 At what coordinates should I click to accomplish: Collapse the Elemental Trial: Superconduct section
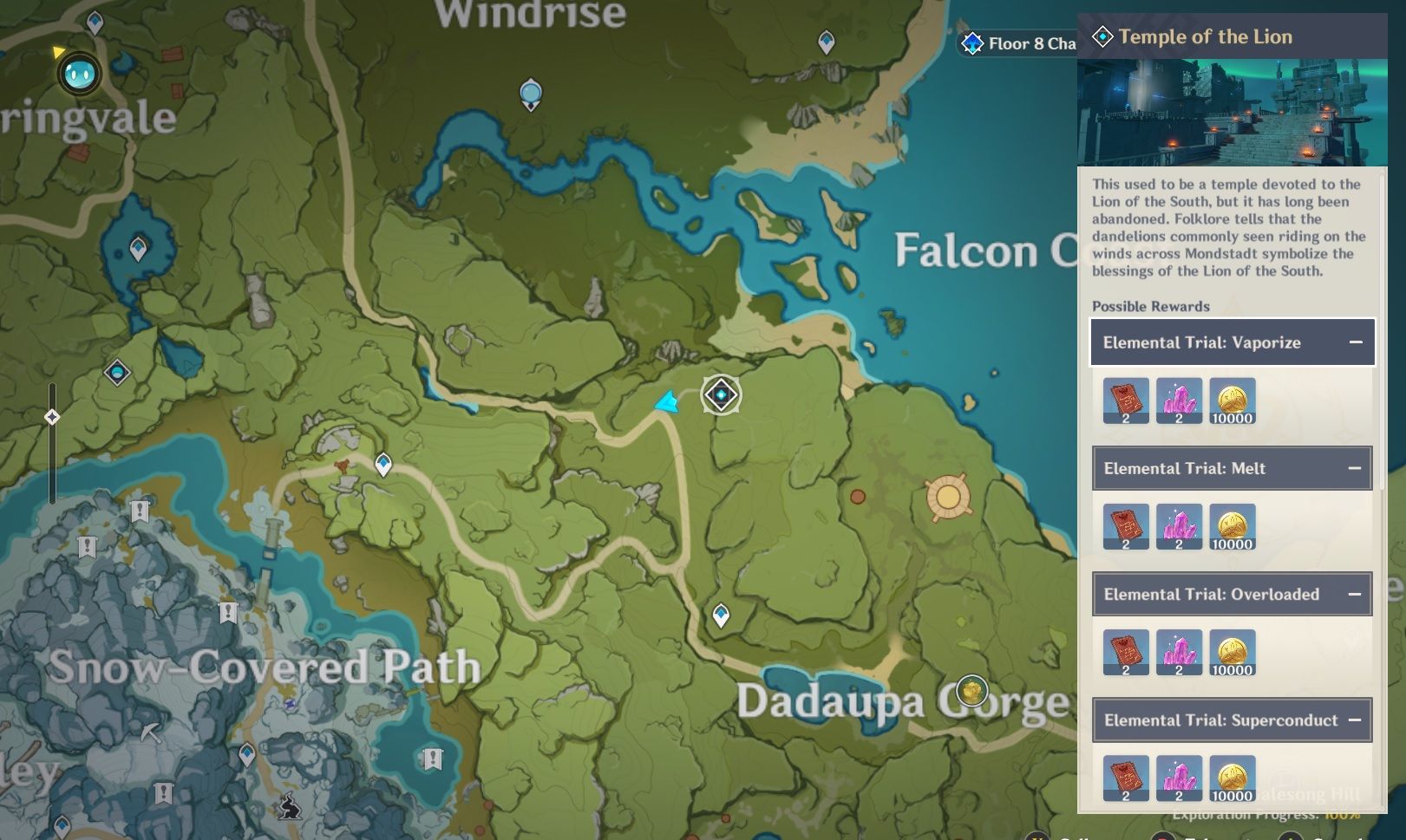click(x=1356, y=720)
